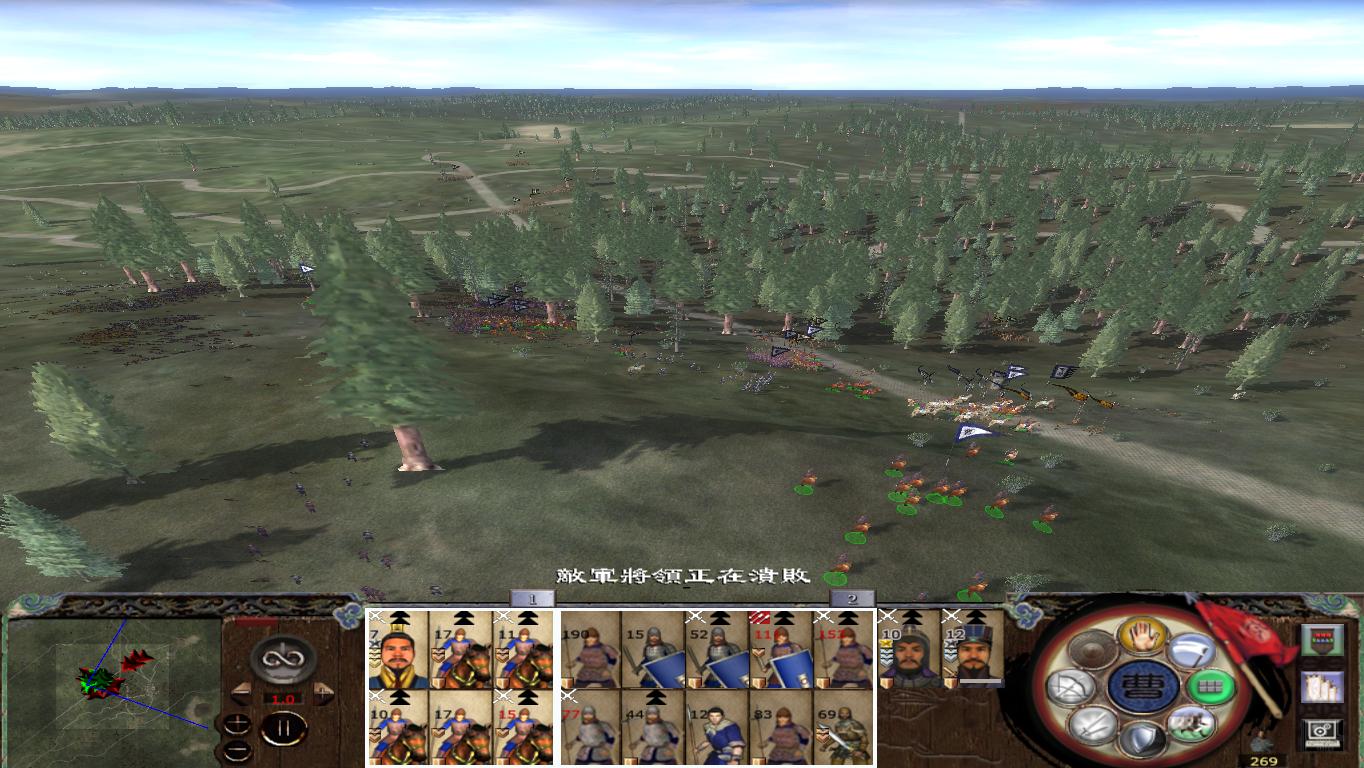The image size is (1364, 768).
Task: Open the cinematic camera icon
Action: [x=1322, y=733]
